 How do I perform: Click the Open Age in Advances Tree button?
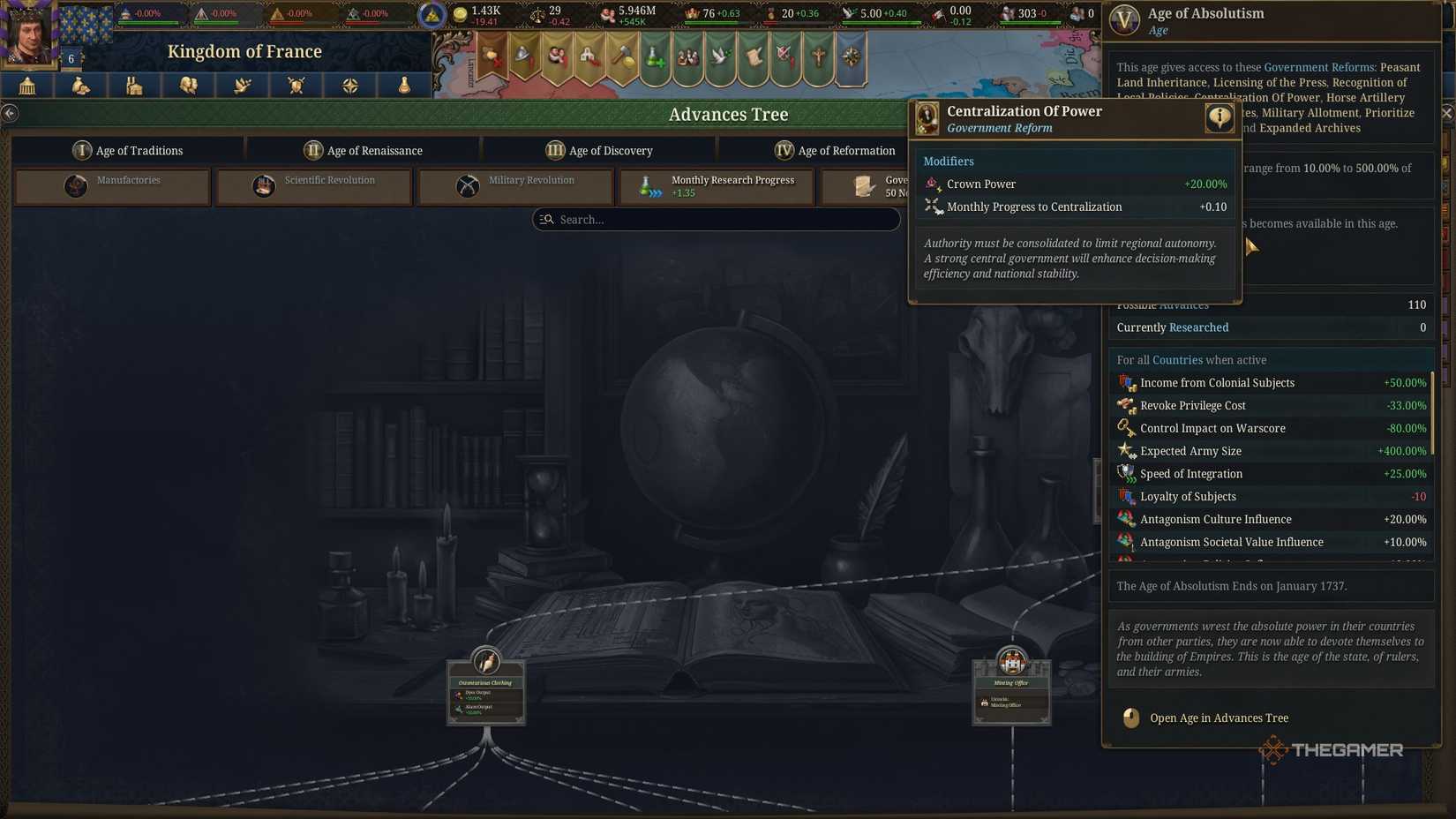tap(1218, 718)
